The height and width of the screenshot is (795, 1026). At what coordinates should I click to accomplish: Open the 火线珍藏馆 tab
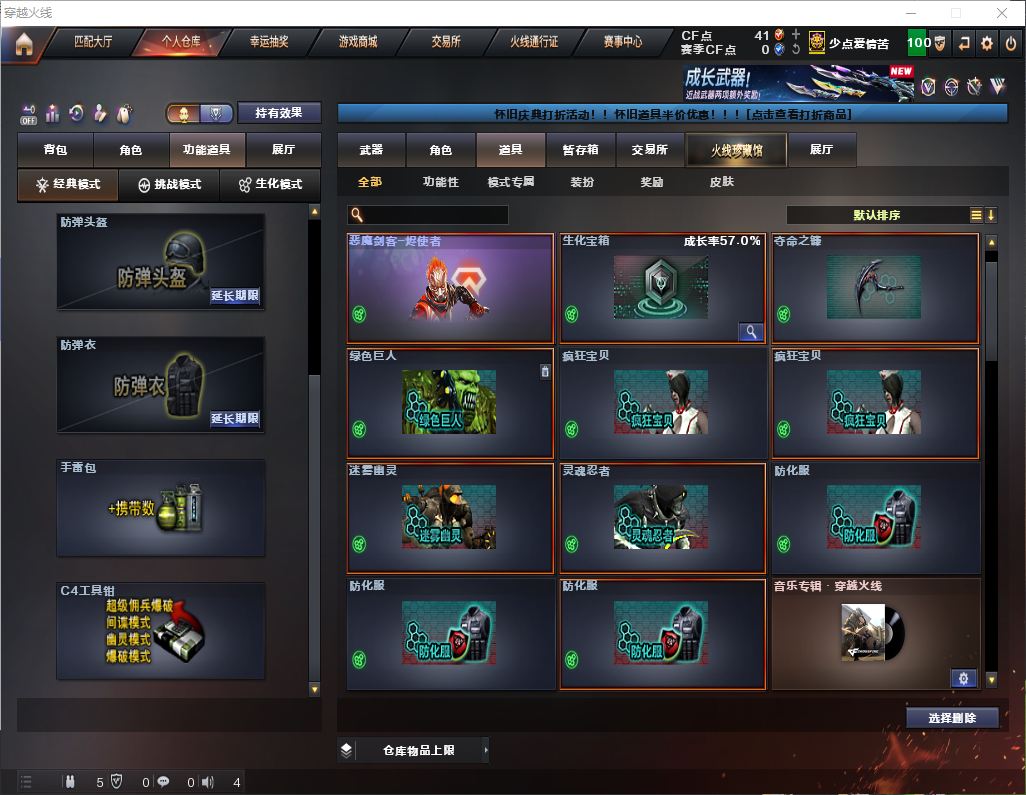coord(735,150)
